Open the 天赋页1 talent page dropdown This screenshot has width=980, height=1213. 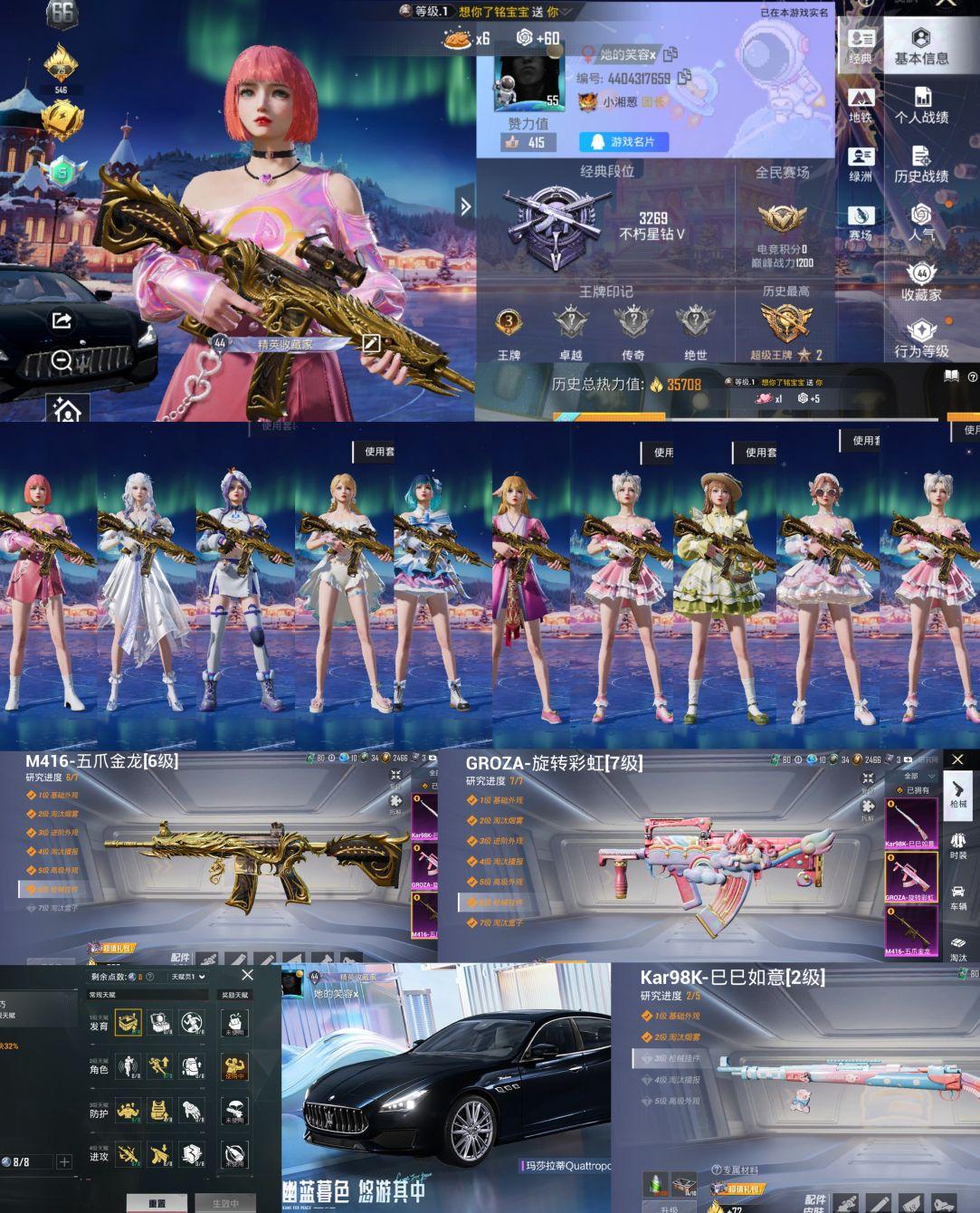coord(188,977)
